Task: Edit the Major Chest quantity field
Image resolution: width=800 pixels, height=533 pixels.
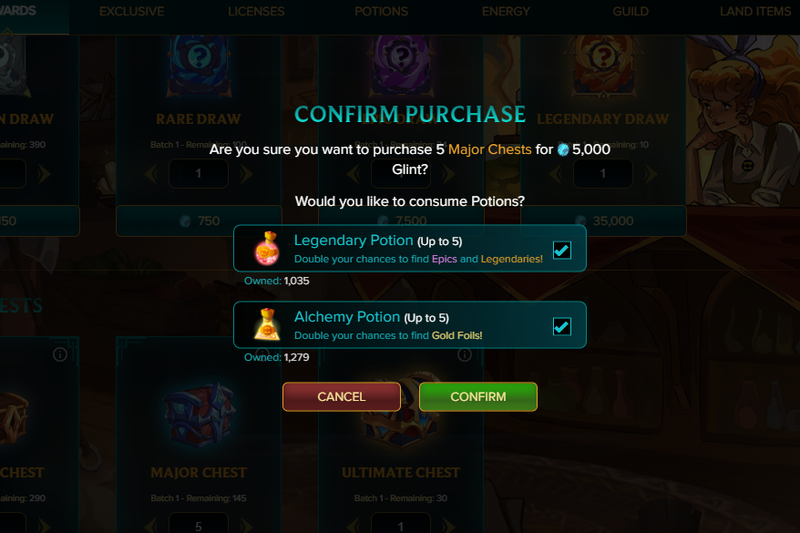Action: (198, 525)
